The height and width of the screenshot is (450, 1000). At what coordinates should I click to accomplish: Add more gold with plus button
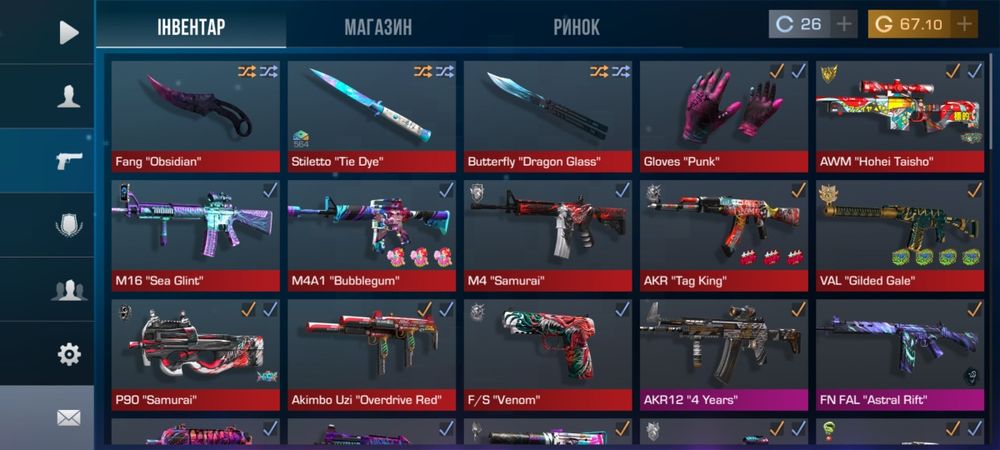coord(964,24)
